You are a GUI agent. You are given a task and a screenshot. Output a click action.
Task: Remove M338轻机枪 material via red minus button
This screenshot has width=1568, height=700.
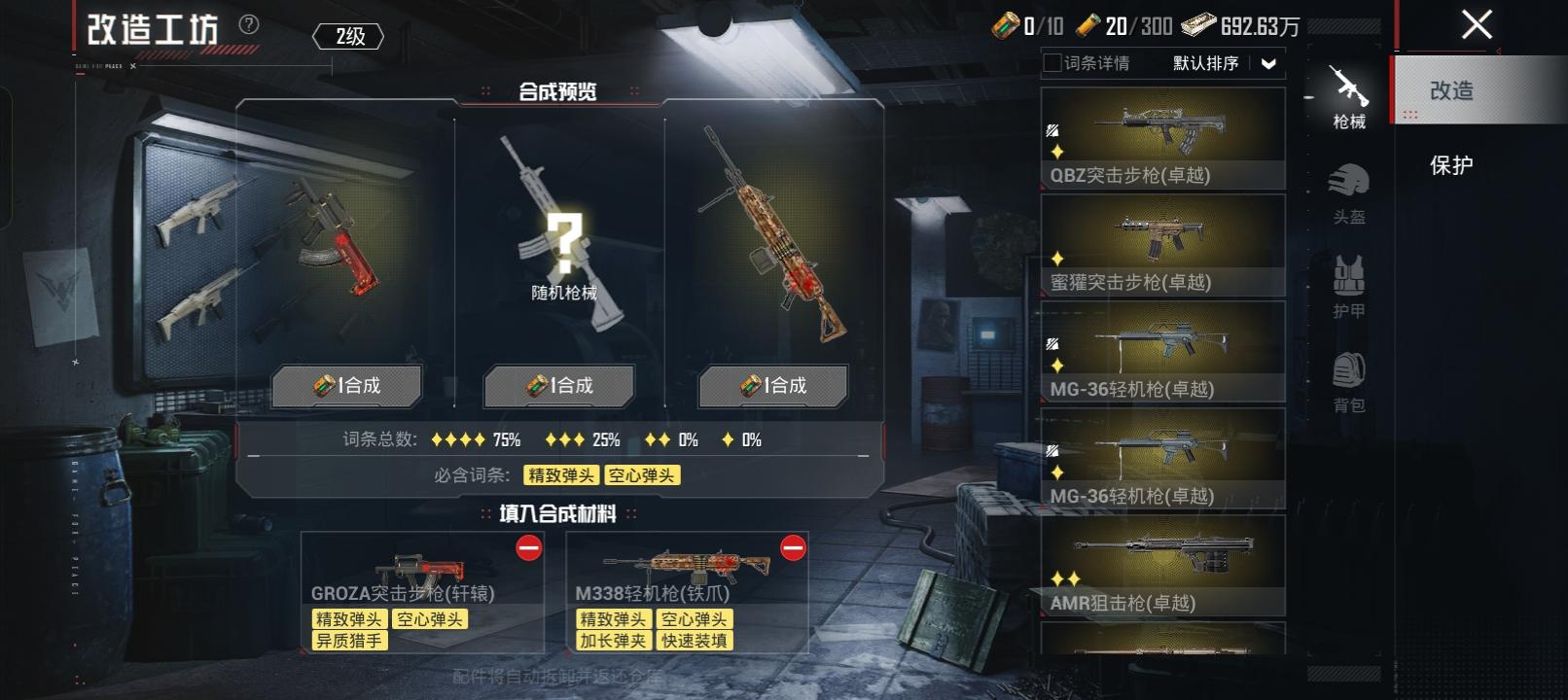(x=795, y=549)
